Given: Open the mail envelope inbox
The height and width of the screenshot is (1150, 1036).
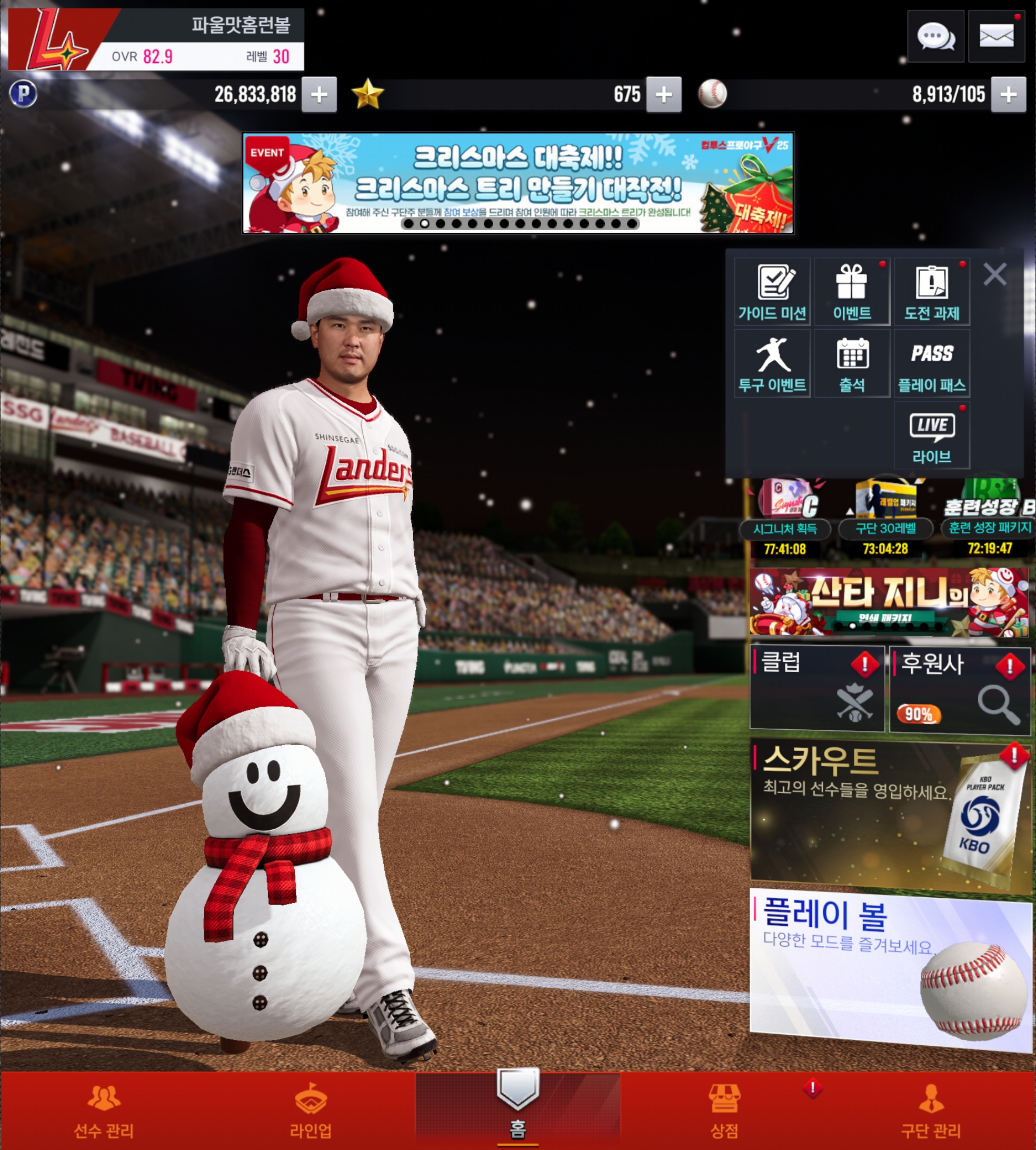Looking at the screenshot, I should tap(996, 37).
